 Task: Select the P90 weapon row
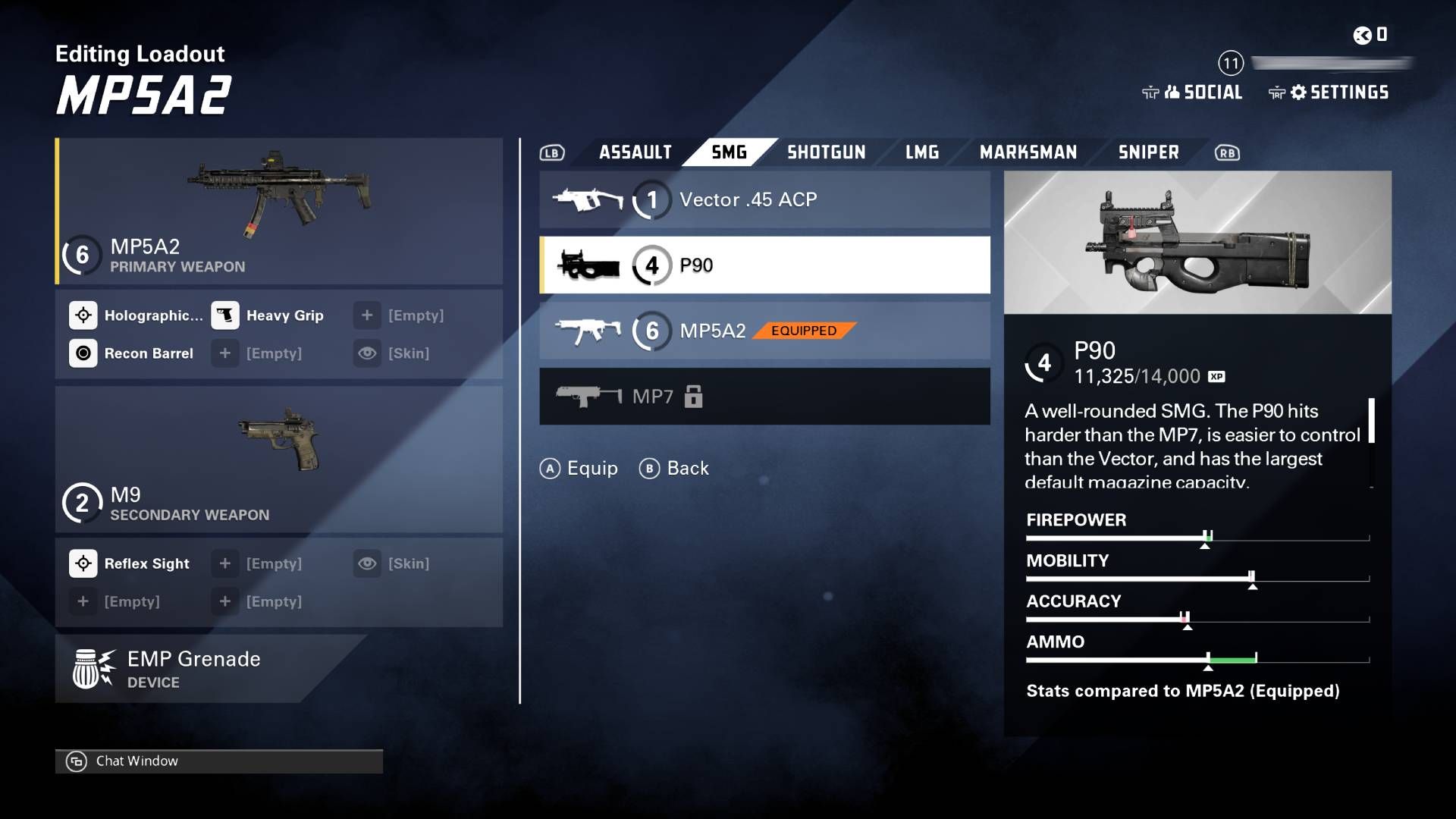[x=764, y=264]
